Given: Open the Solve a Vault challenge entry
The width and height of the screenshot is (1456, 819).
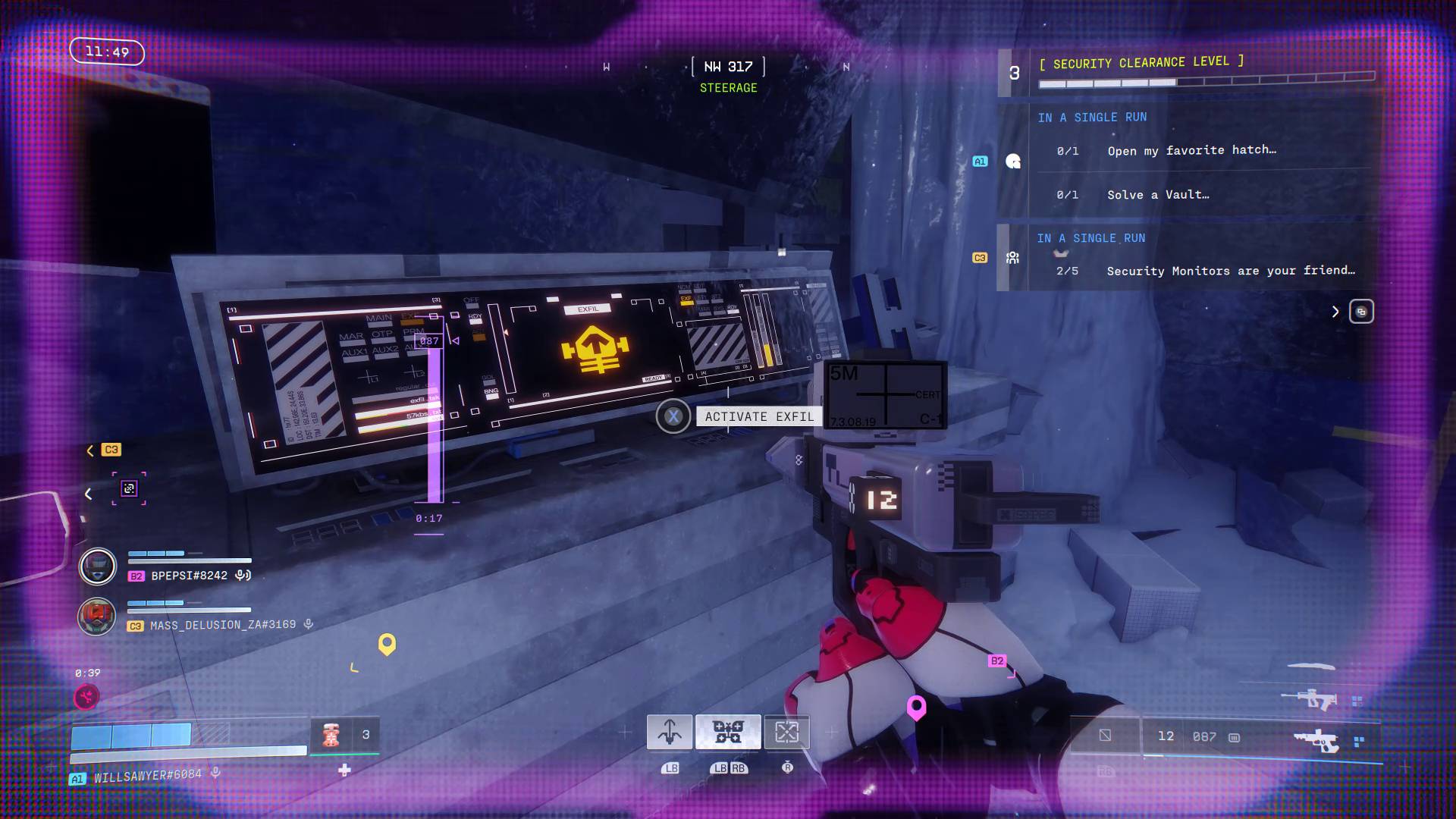Looking at the screenshot, I should (x=1156, y=194).
